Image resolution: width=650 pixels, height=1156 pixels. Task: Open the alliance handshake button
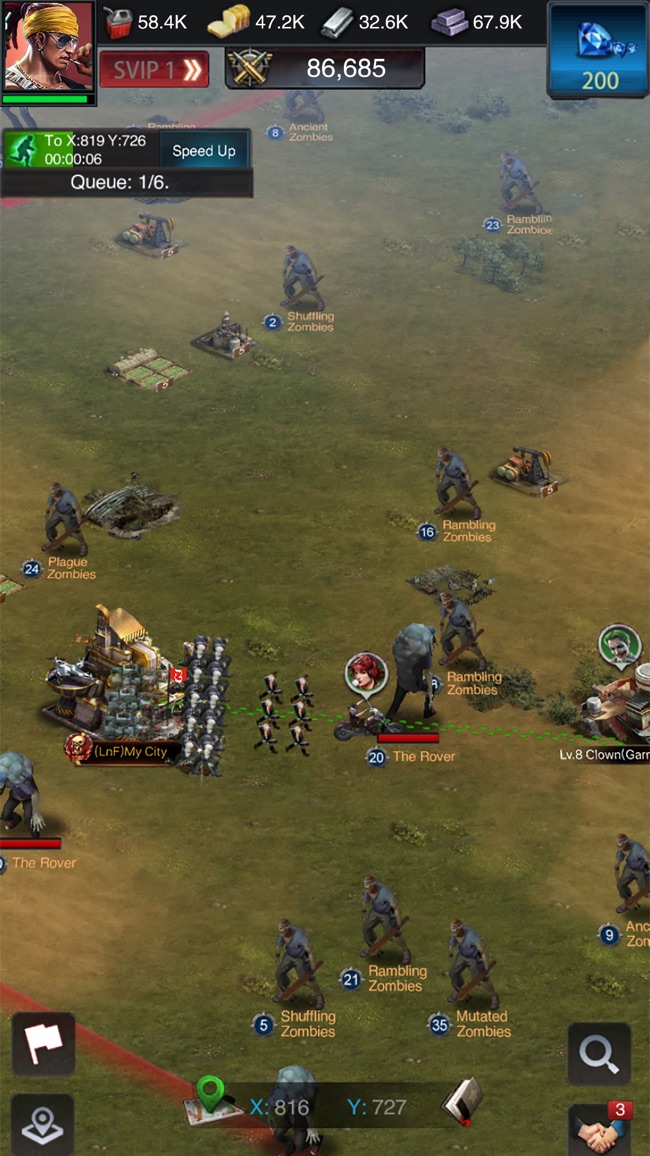pos(599,1130)
